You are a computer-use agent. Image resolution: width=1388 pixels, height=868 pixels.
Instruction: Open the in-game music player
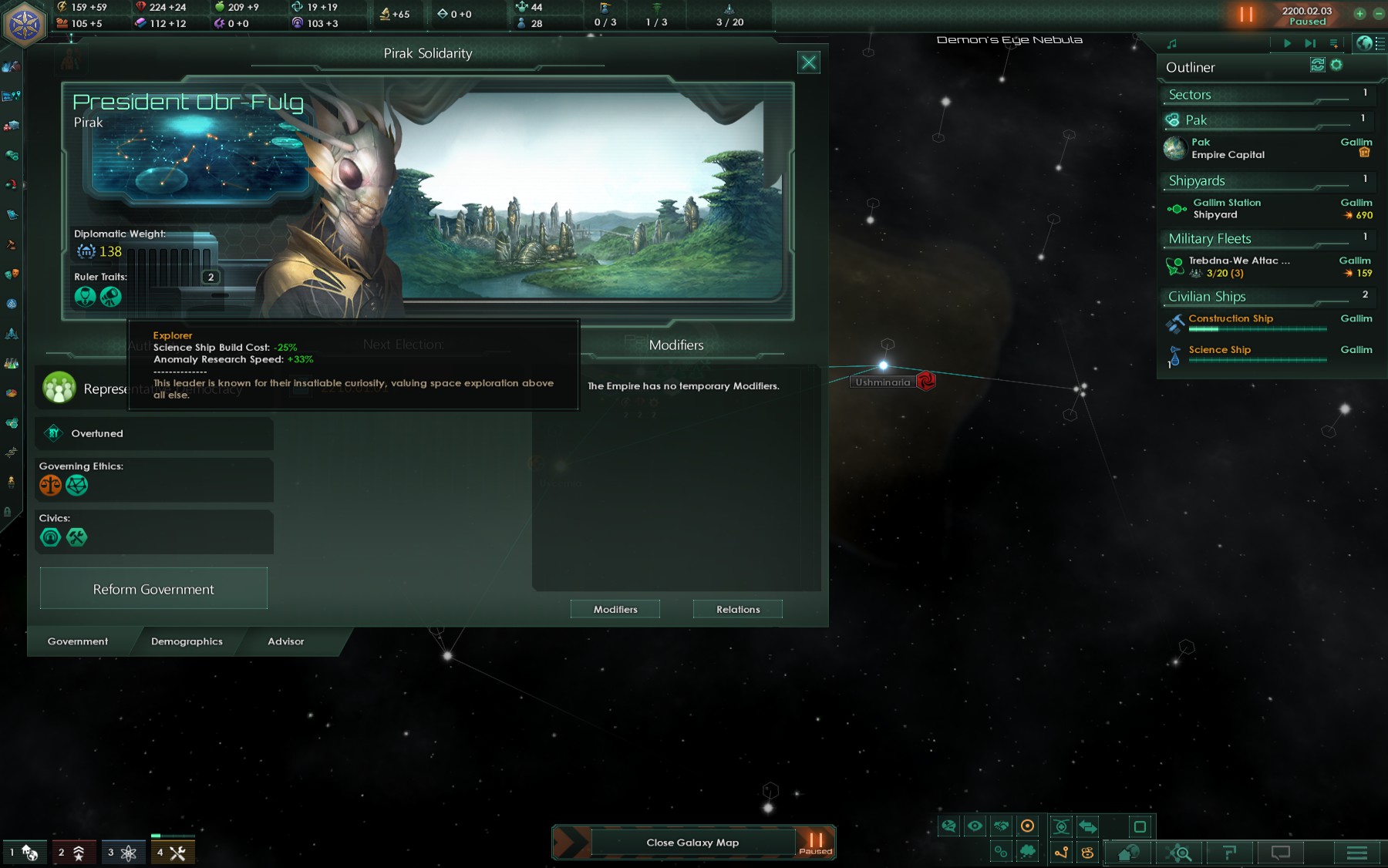[1173, 43]
